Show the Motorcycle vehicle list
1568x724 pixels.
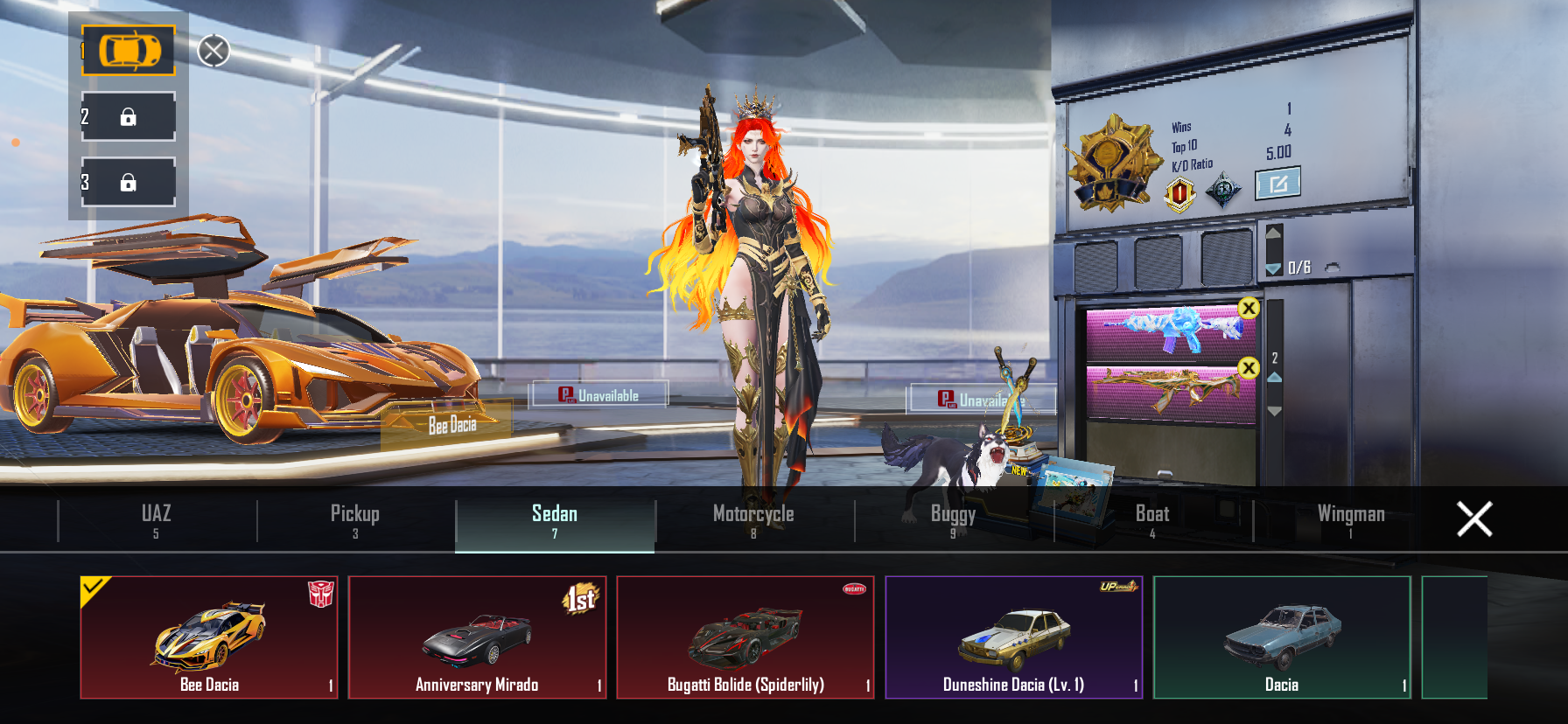tap(753, 519)
